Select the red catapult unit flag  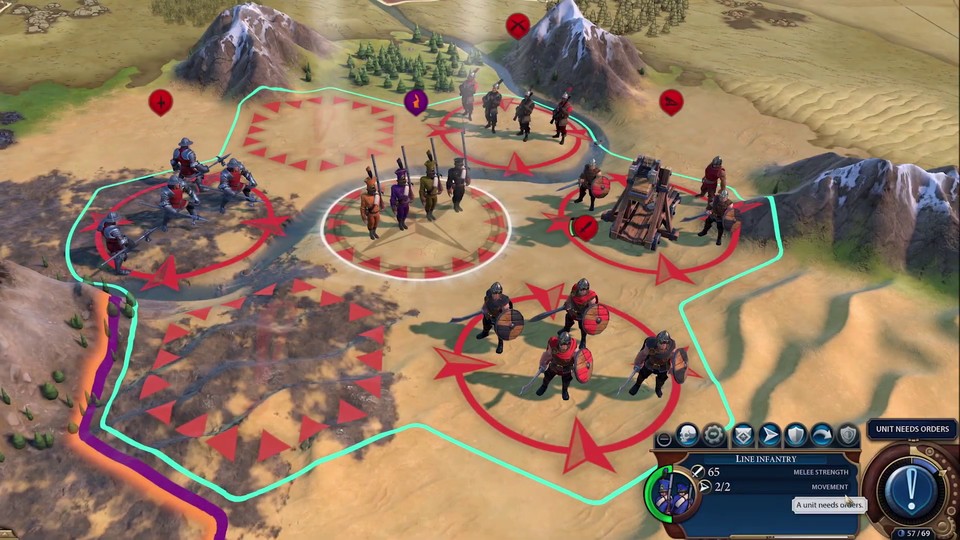tap(671, 101)
